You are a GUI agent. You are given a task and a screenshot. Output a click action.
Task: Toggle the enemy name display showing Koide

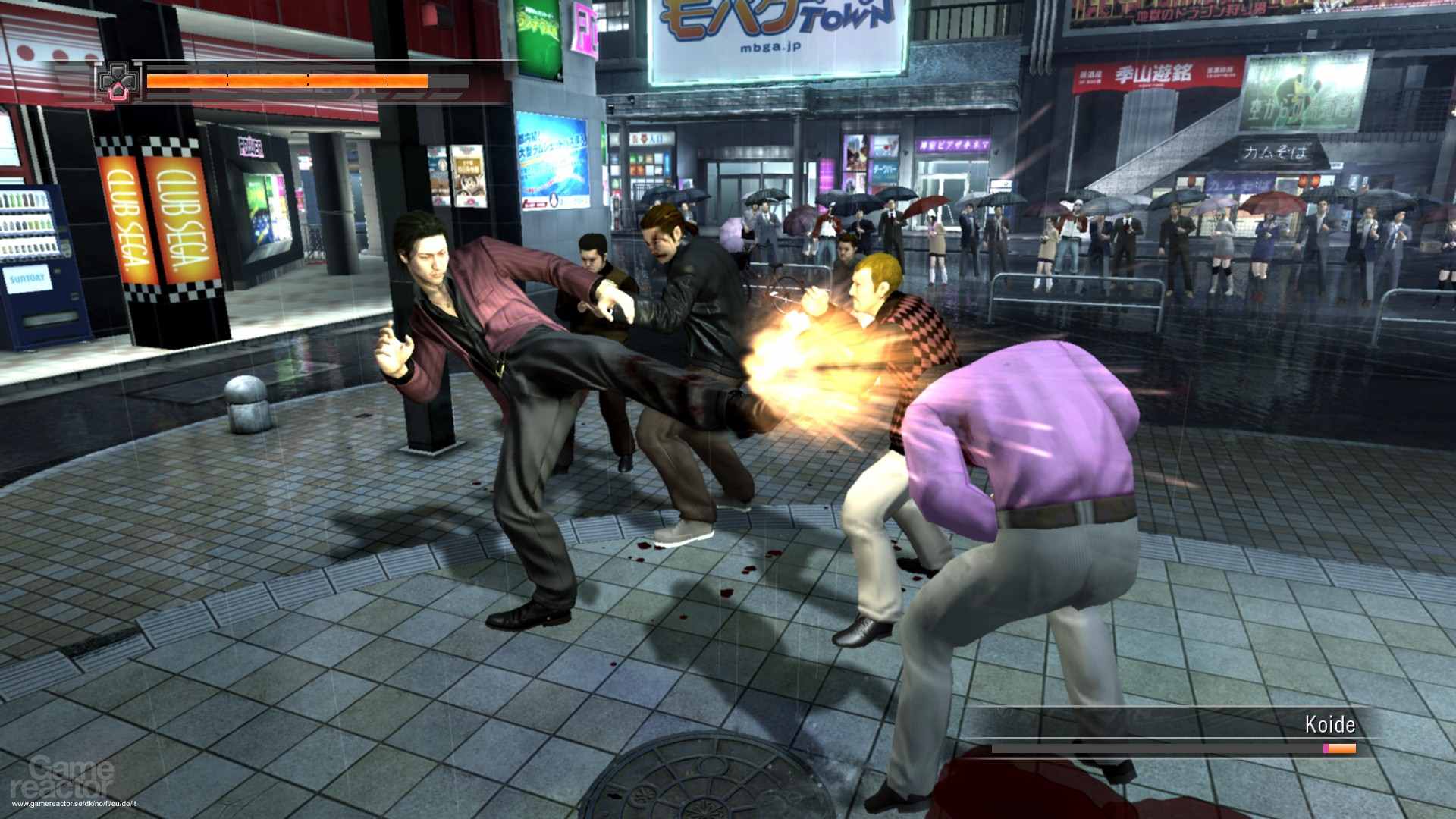point(1331,725)
